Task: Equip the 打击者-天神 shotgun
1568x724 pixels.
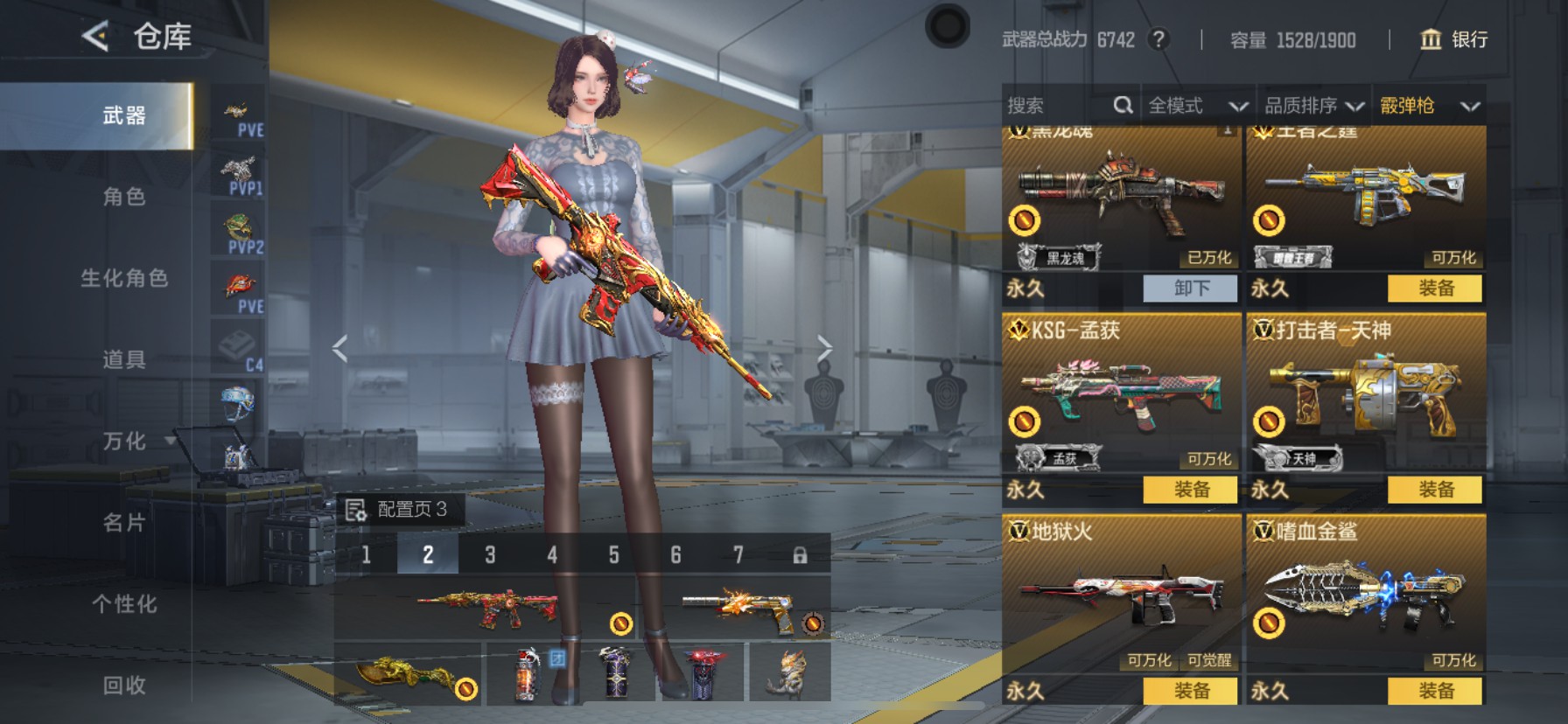Action: [x=1435, y=490]
